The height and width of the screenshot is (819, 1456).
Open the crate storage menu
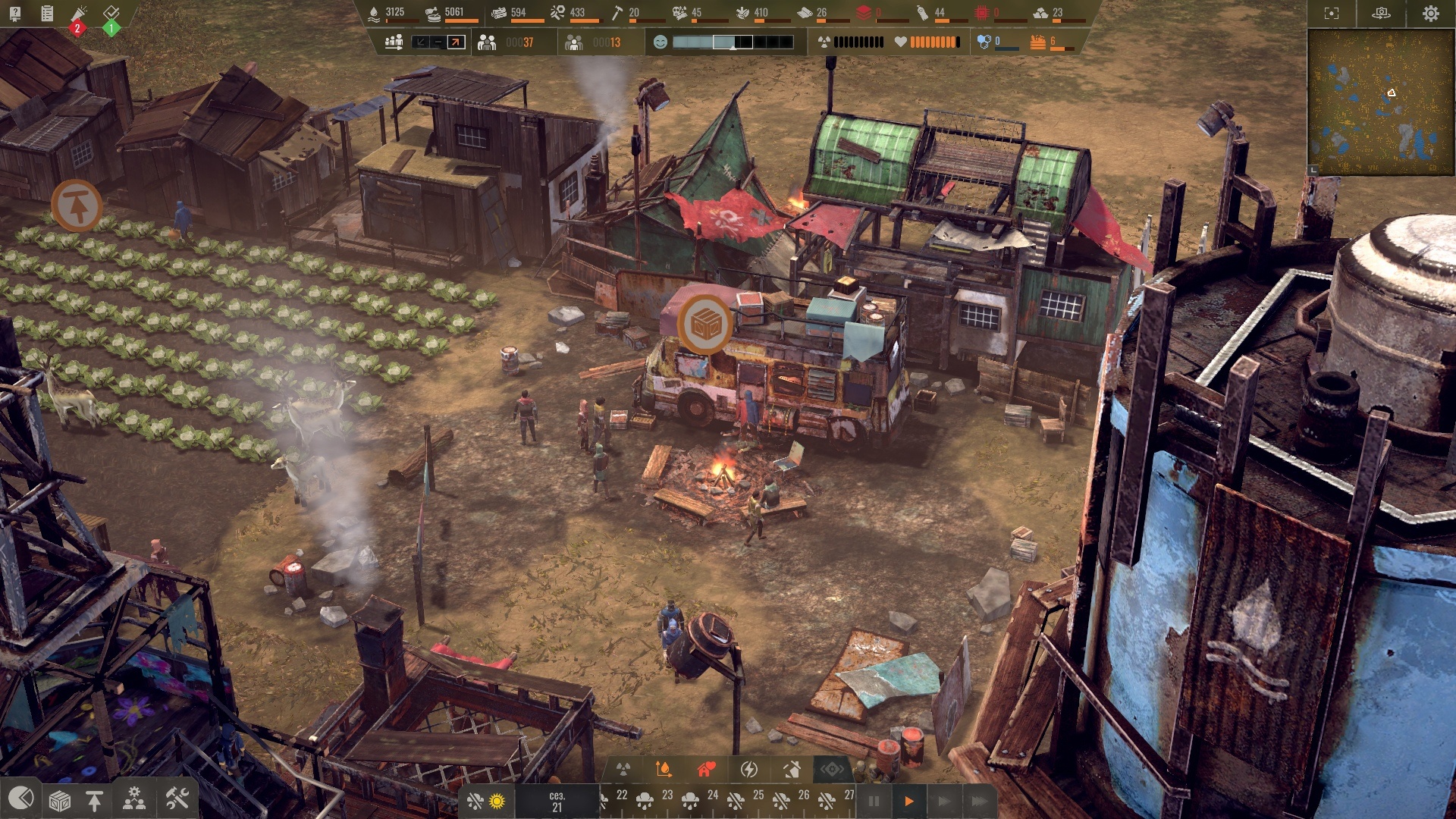[59, 800]
